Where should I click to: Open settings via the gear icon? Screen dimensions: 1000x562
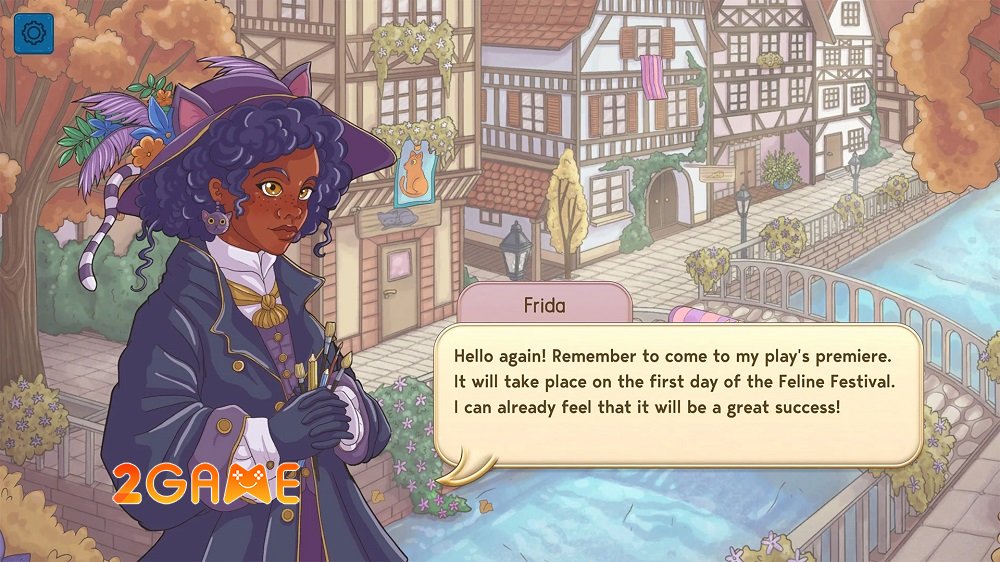point(33,34)
